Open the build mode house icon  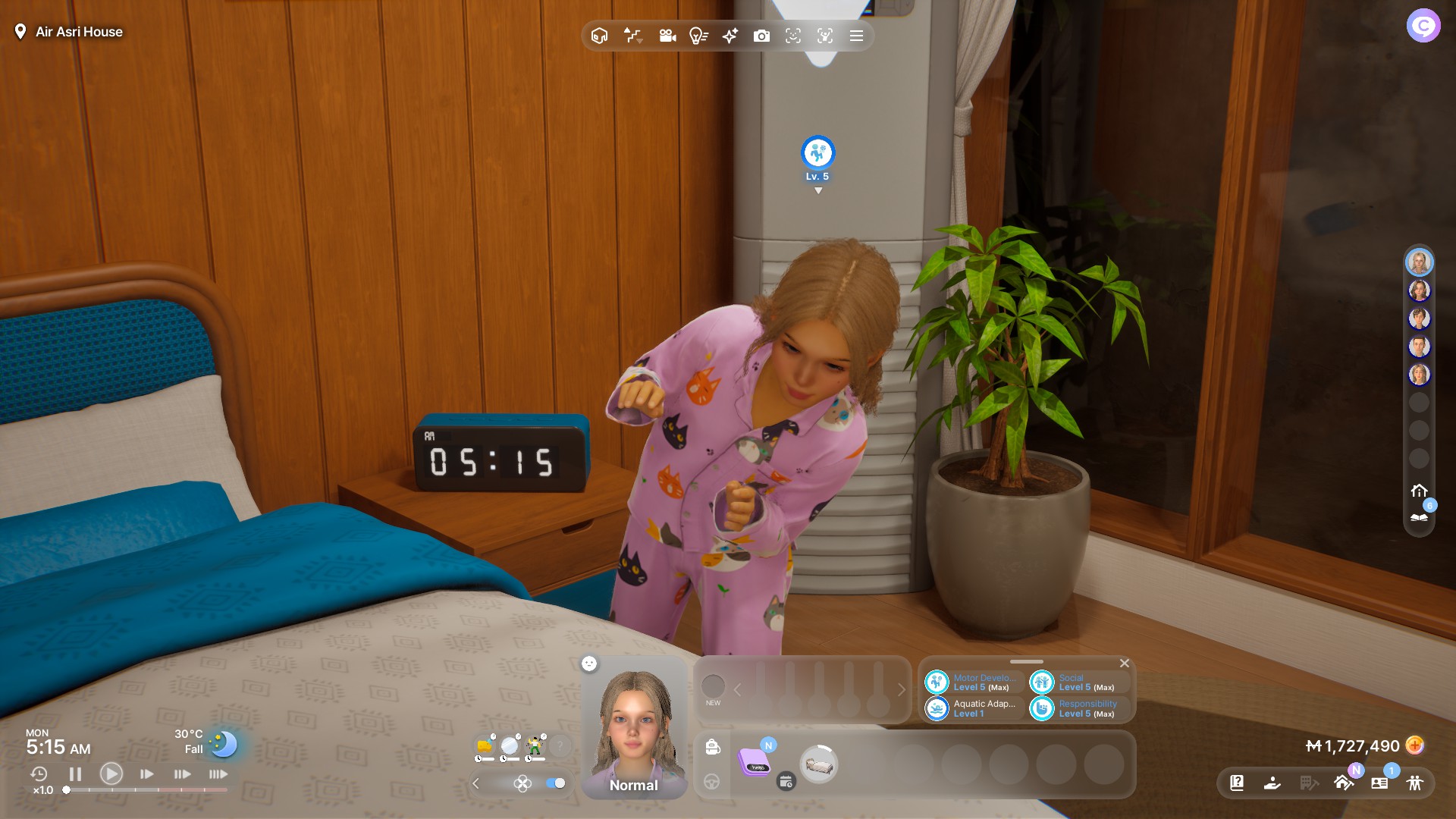click(x=1343, y=783)
